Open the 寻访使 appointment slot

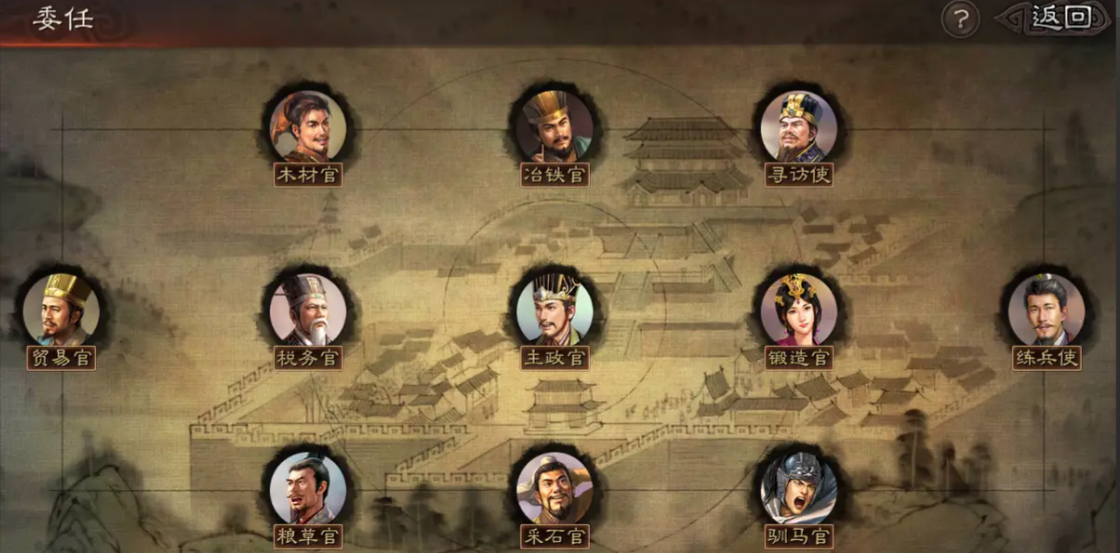[798, 126]
